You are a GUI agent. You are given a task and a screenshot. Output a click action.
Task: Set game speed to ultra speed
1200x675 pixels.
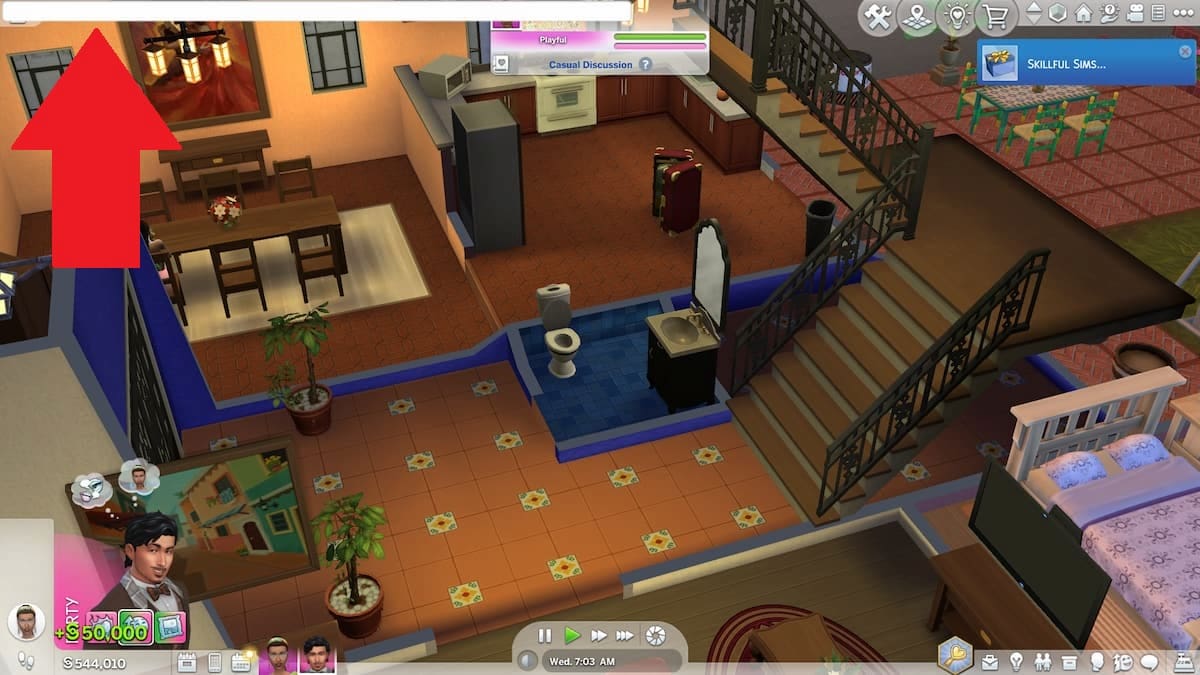click(625, 635)
